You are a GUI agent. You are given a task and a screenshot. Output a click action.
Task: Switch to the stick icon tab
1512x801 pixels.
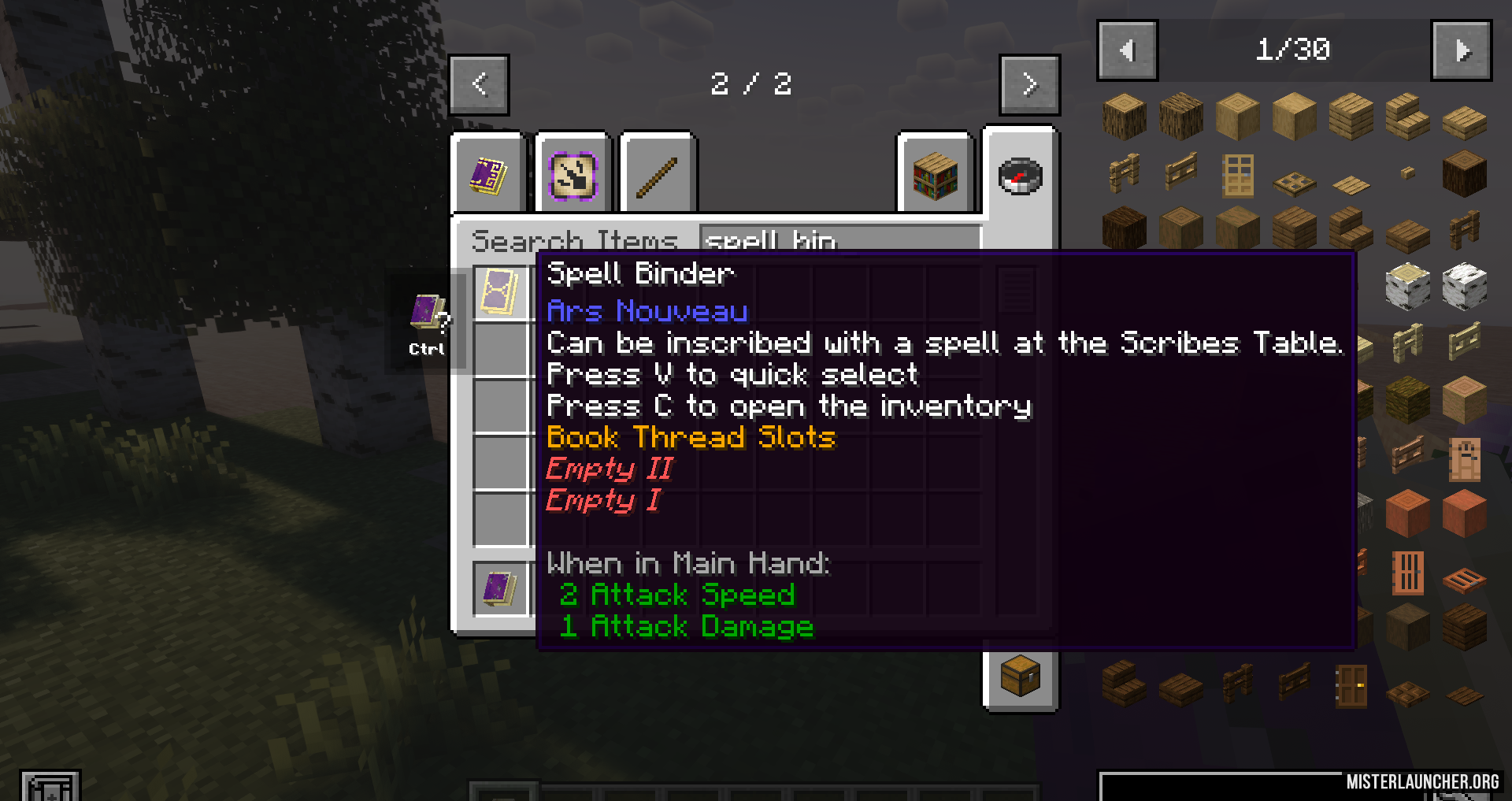[x=658, y=175]
